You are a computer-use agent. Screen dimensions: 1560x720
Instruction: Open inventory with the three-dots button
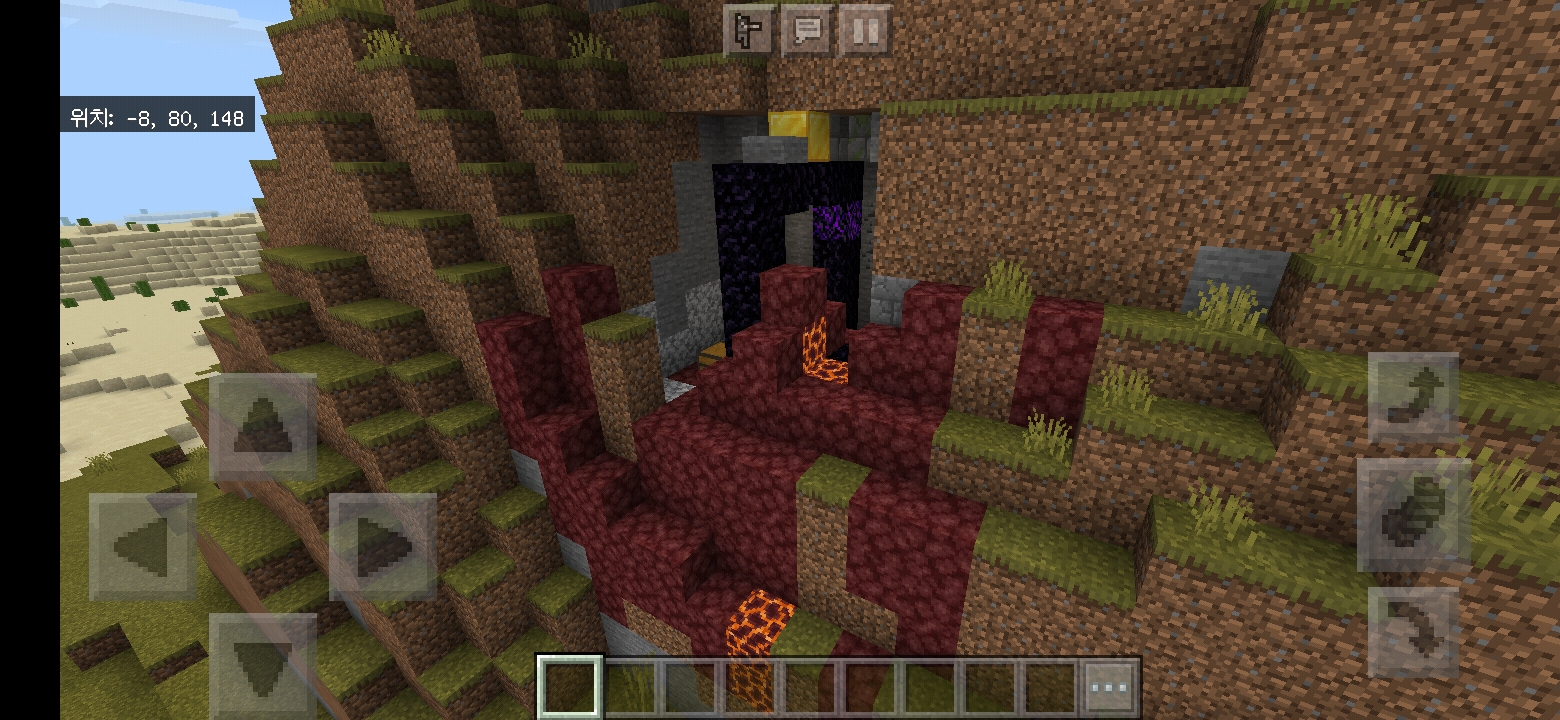[1110, 688]
